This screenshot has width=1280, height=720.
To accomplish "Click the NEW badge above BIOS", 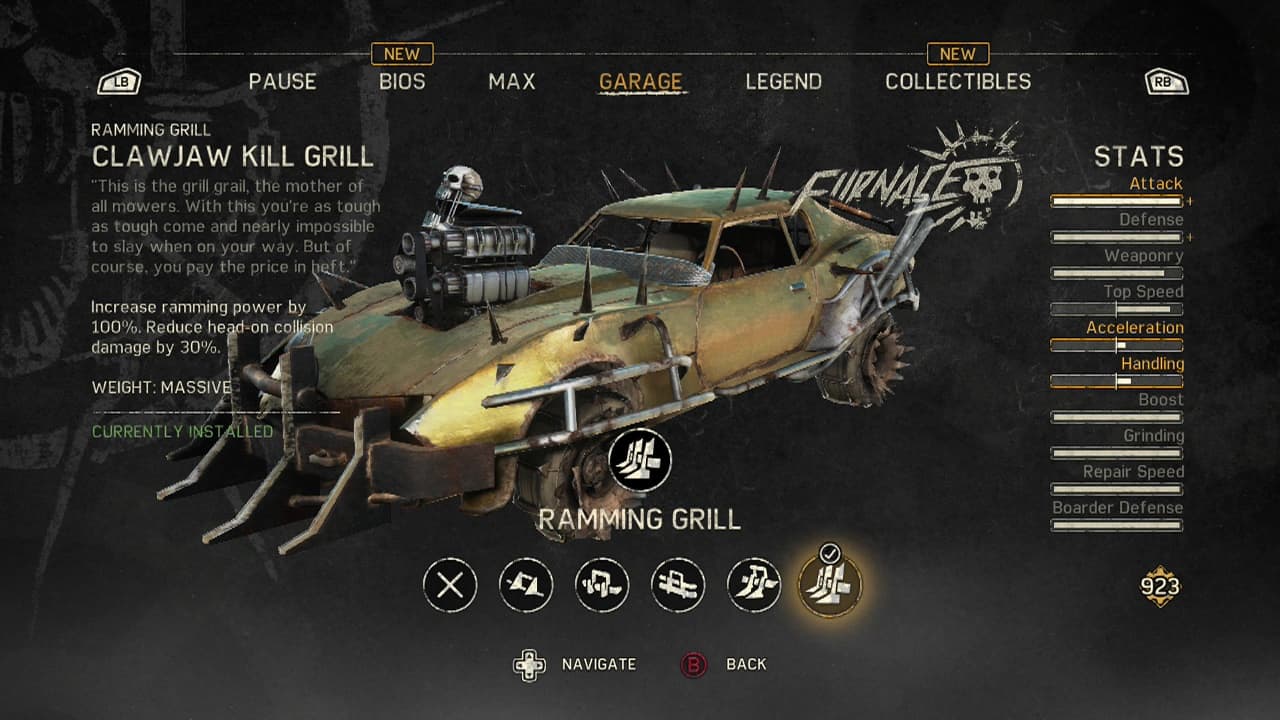I will (404, 53).
